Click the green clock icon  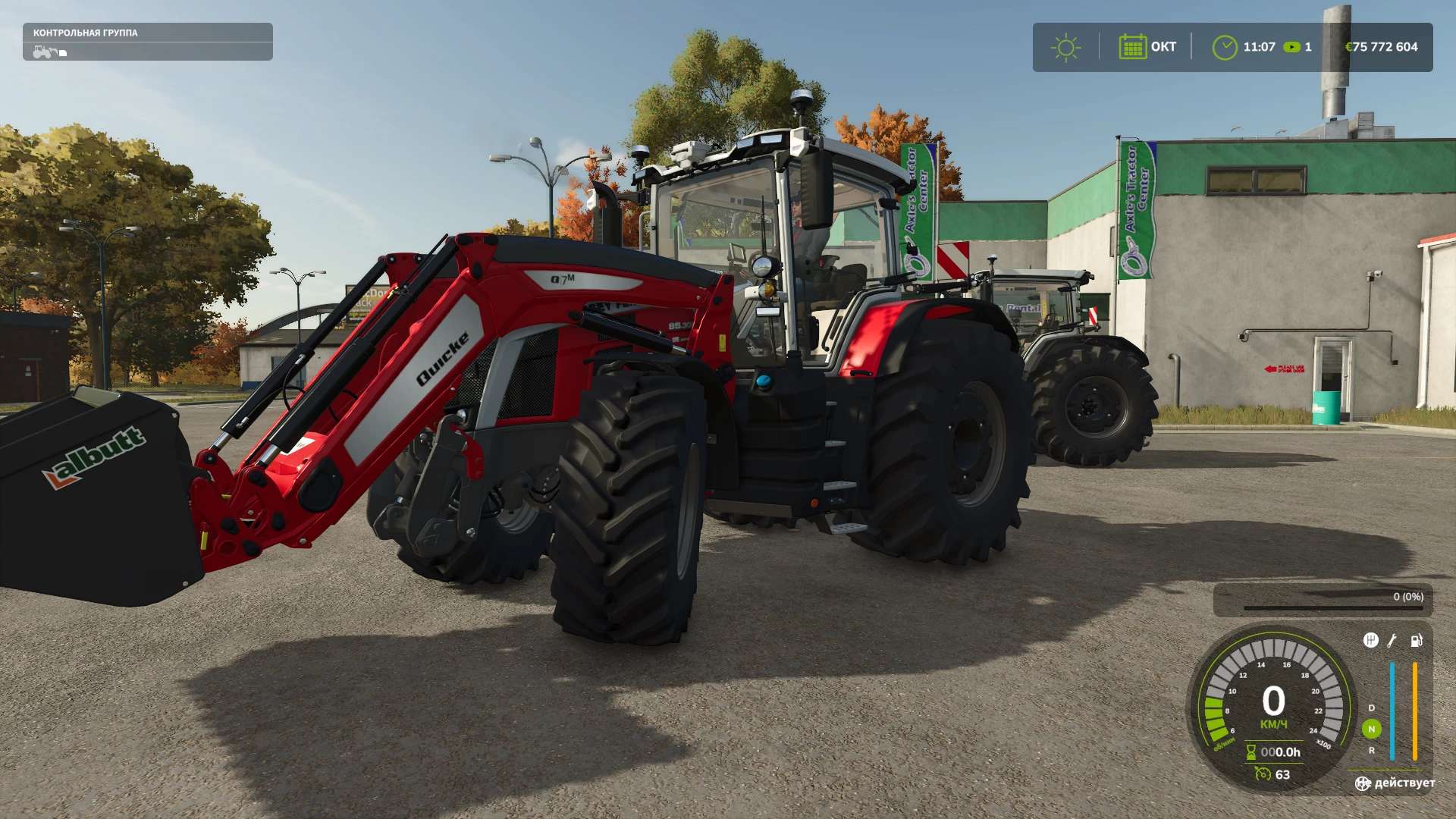1224,47
